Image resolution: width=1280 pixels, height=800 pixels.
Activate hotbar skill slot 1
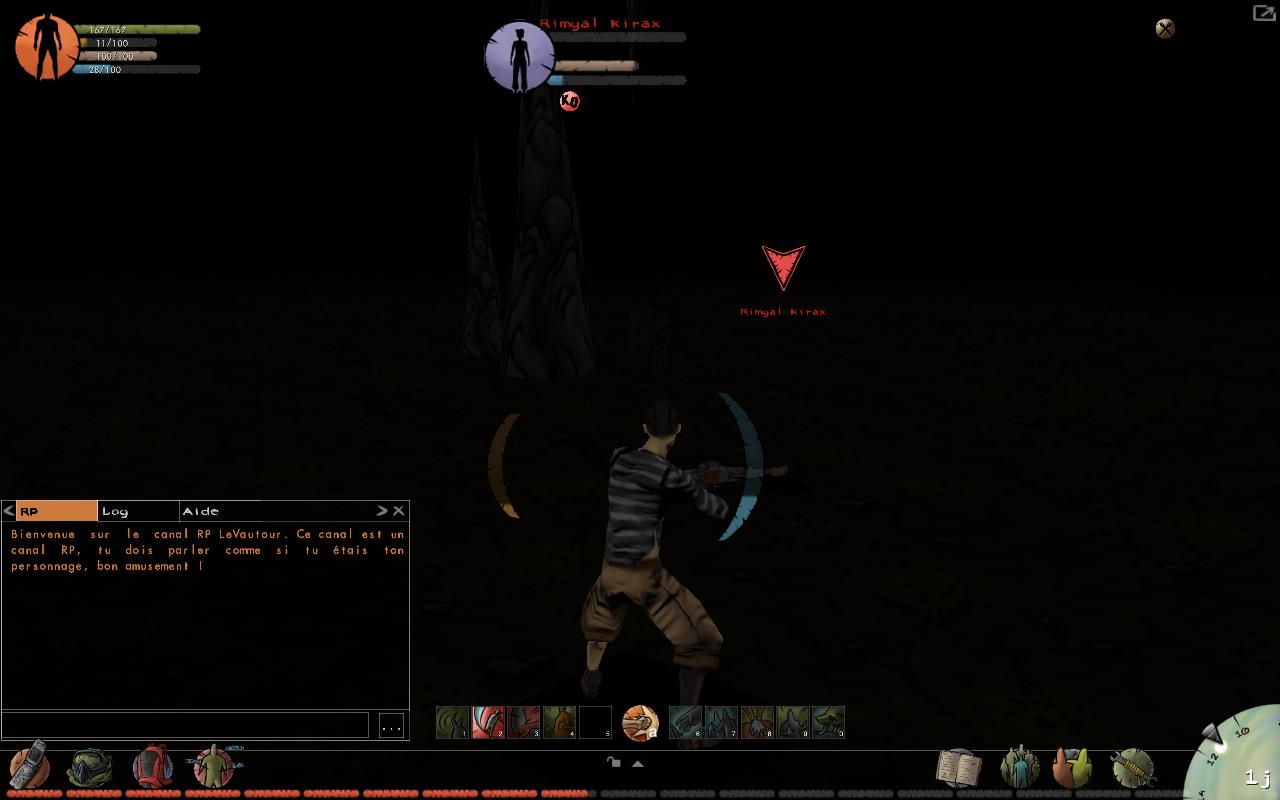click(x=453, y=722)
